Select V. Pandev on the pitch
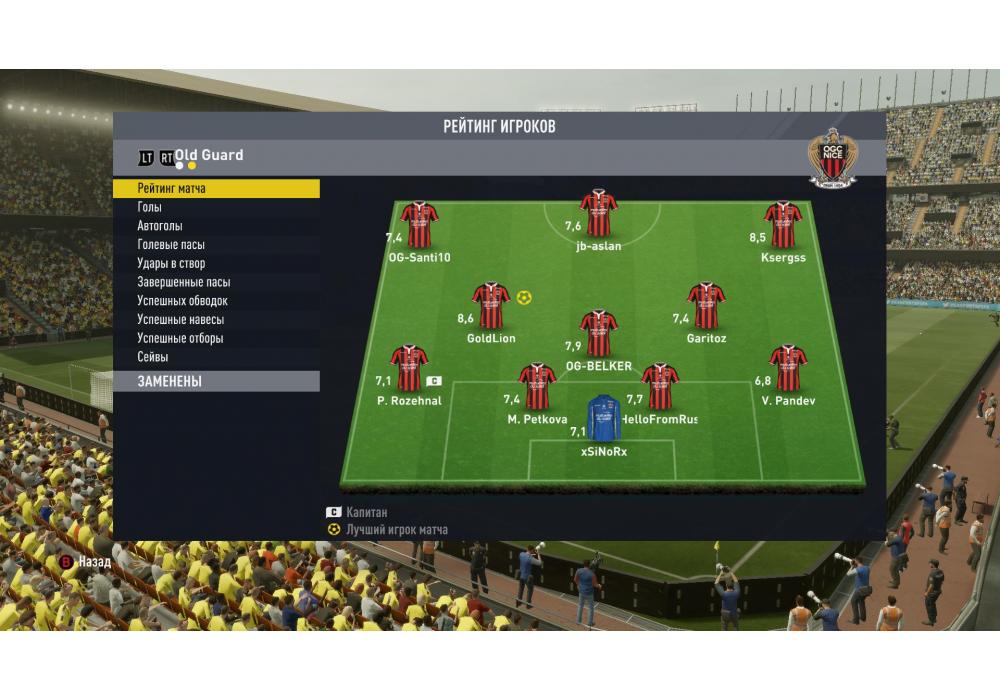Screen dimensions: 1000x700 point(788,368)
